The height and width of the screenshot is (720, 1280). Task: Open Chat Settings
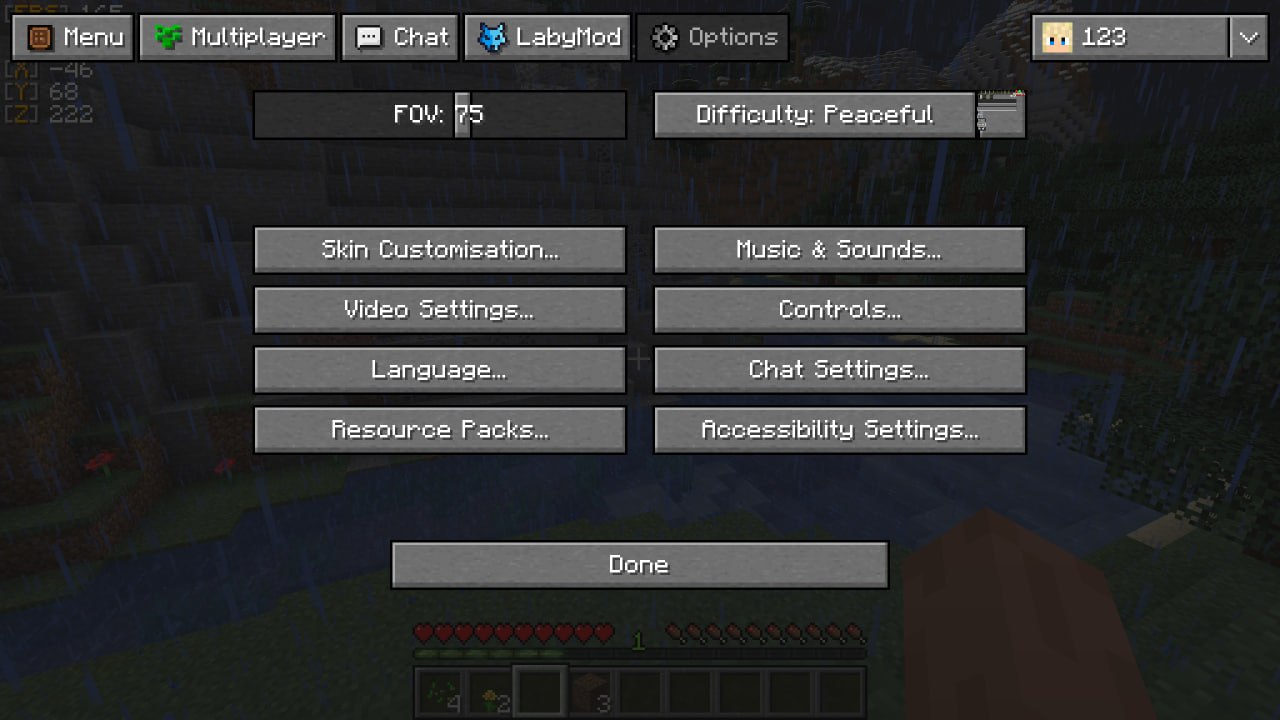pyautogui.click(x=839, y=370)
